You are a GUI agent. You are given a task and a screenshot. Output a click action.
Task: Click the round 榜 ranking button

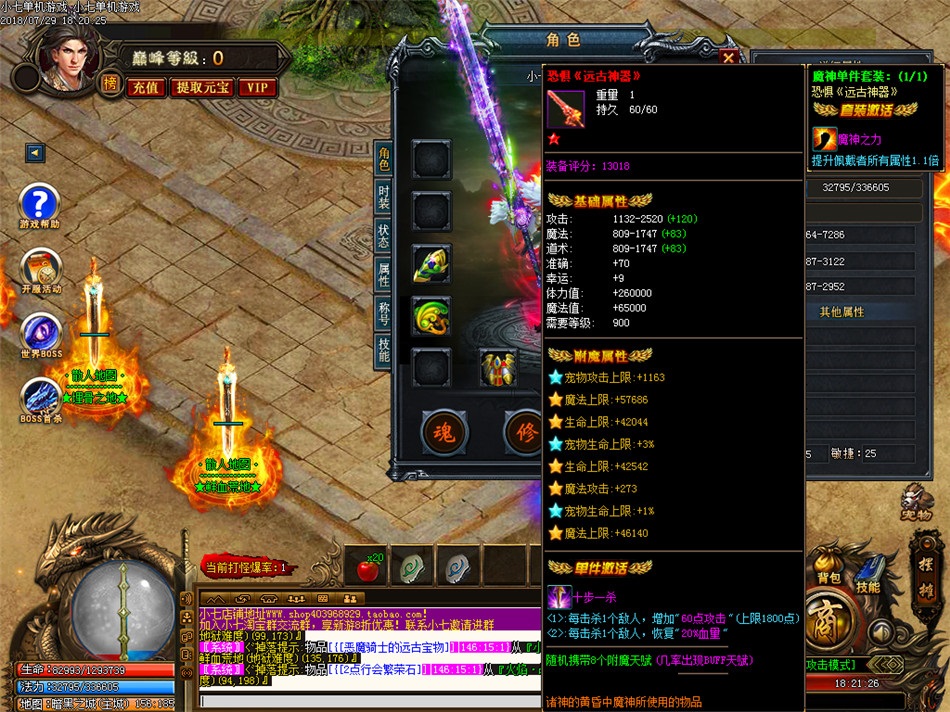(x=109, y=84)
